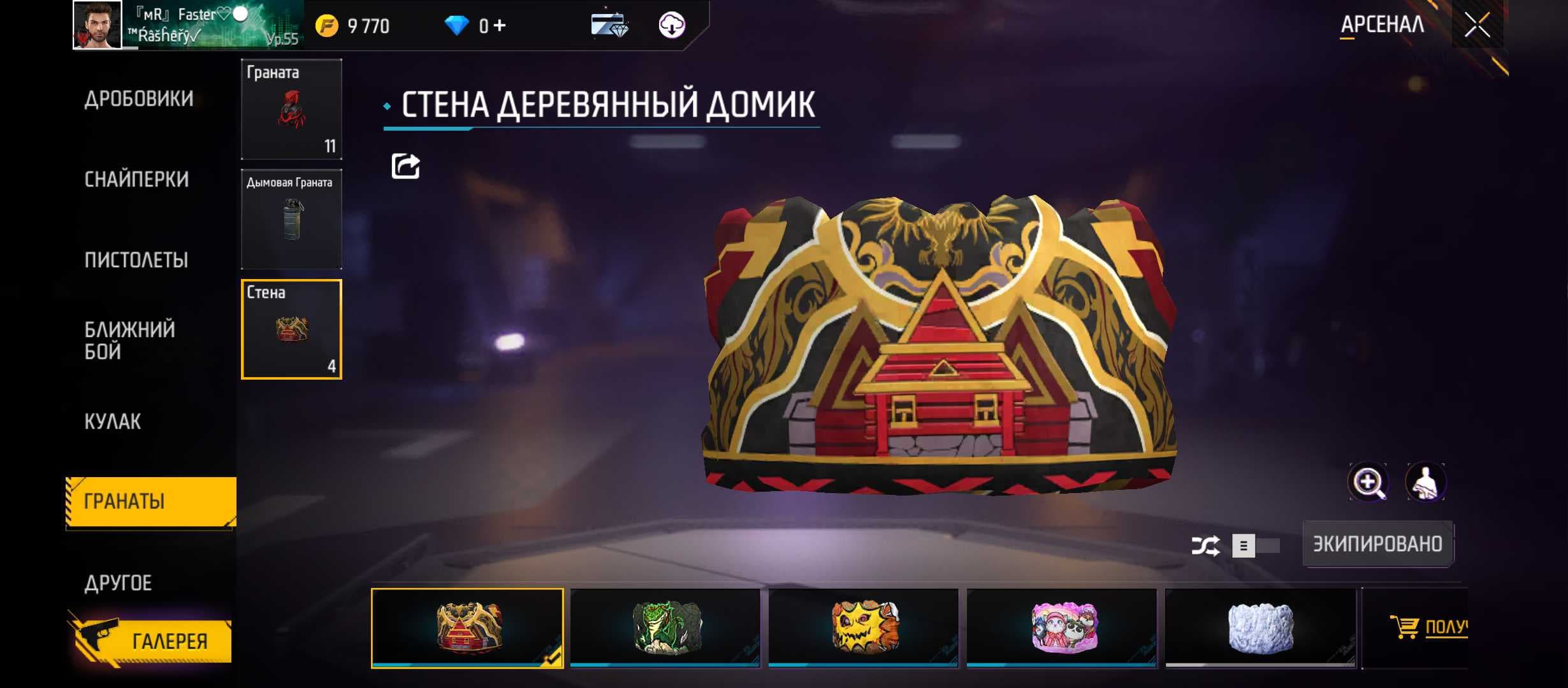Open the Ближний бой category
Viewport: 1568px width, 688px height.
click(130, 340)
